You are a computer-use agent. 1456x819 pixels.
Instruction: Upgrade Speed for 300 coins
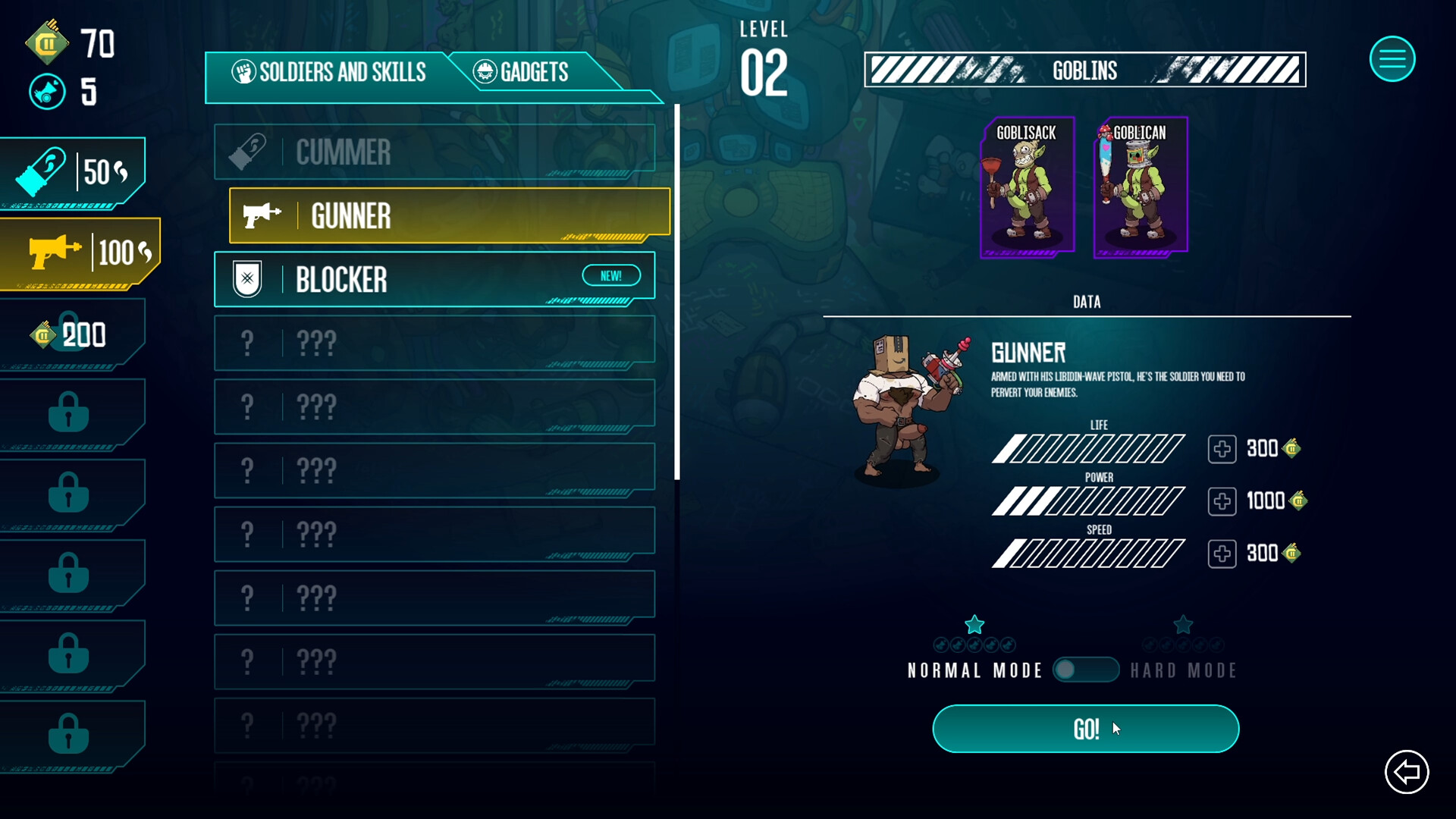tap(1222, 554)
